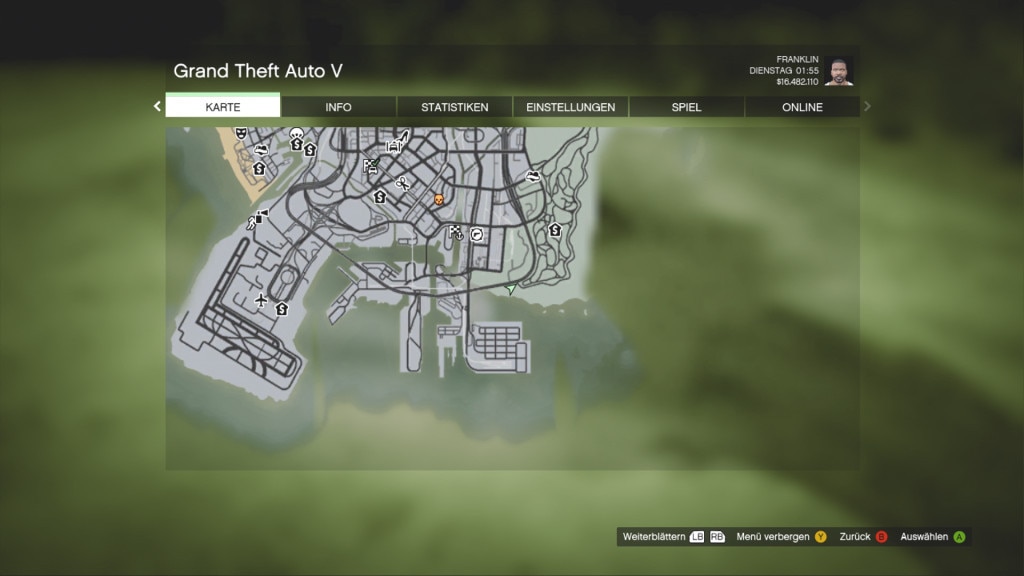Switch to the KARTE tab
Screen dimensions: 1024x576
(x=223, y=107)
